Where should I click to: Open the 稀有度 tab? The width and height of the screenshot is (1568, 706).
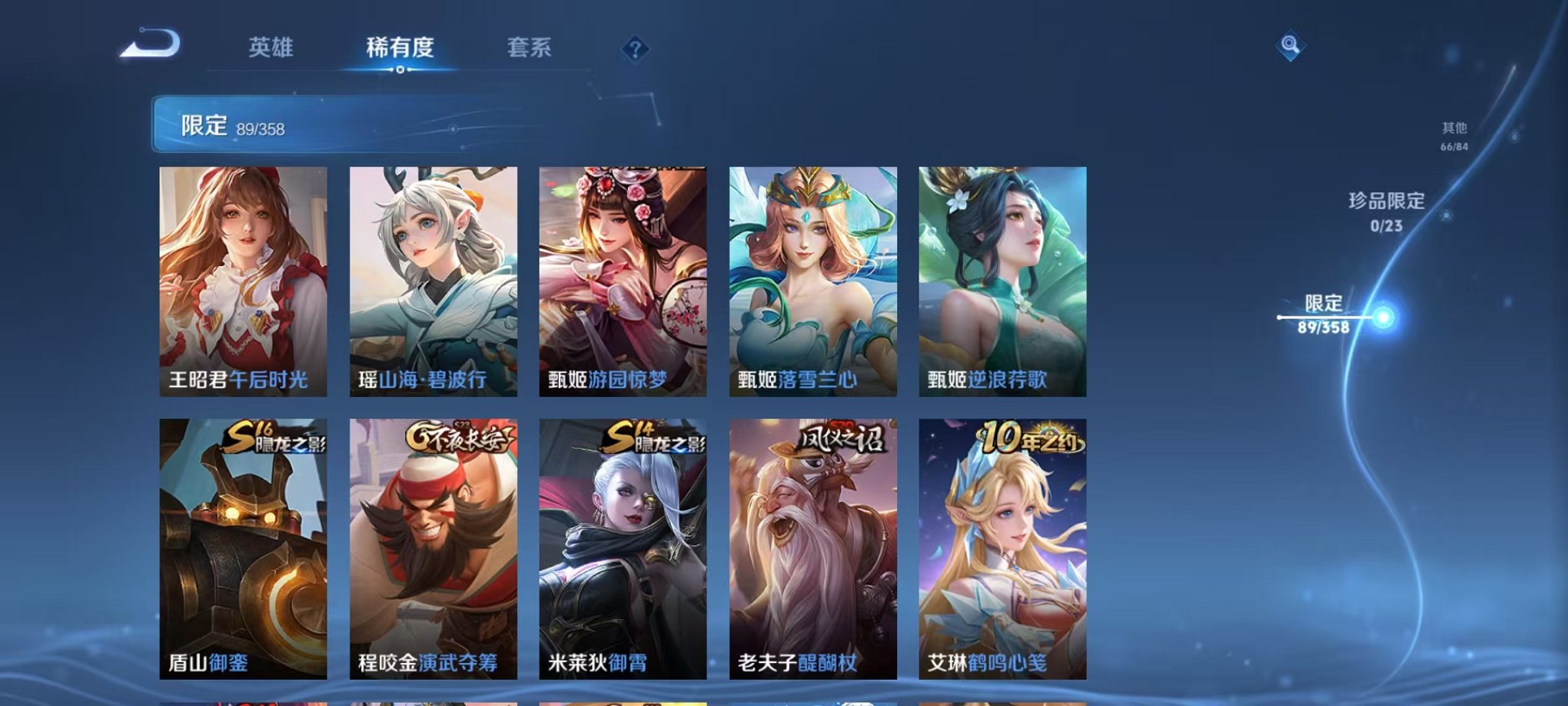(398, 48)
